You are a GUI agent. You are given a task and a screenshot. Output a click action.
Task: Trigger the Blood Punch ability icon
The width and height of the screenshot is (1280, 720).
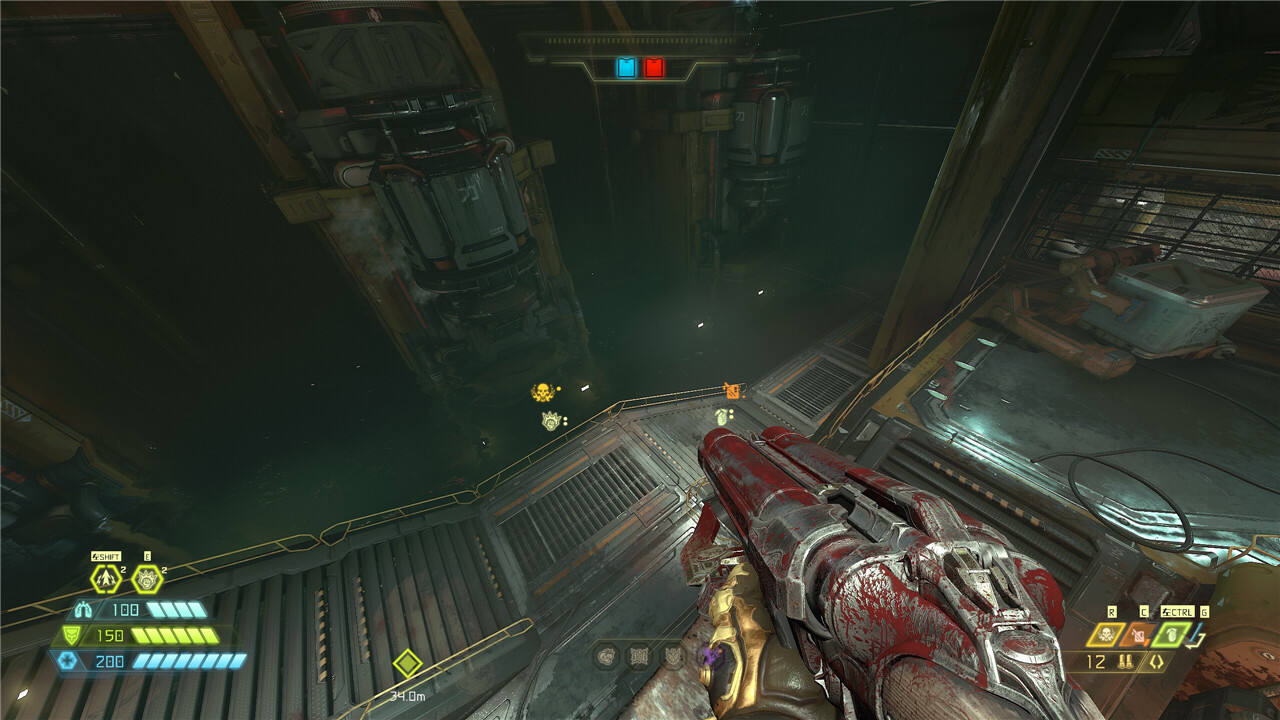pos(147,578)
